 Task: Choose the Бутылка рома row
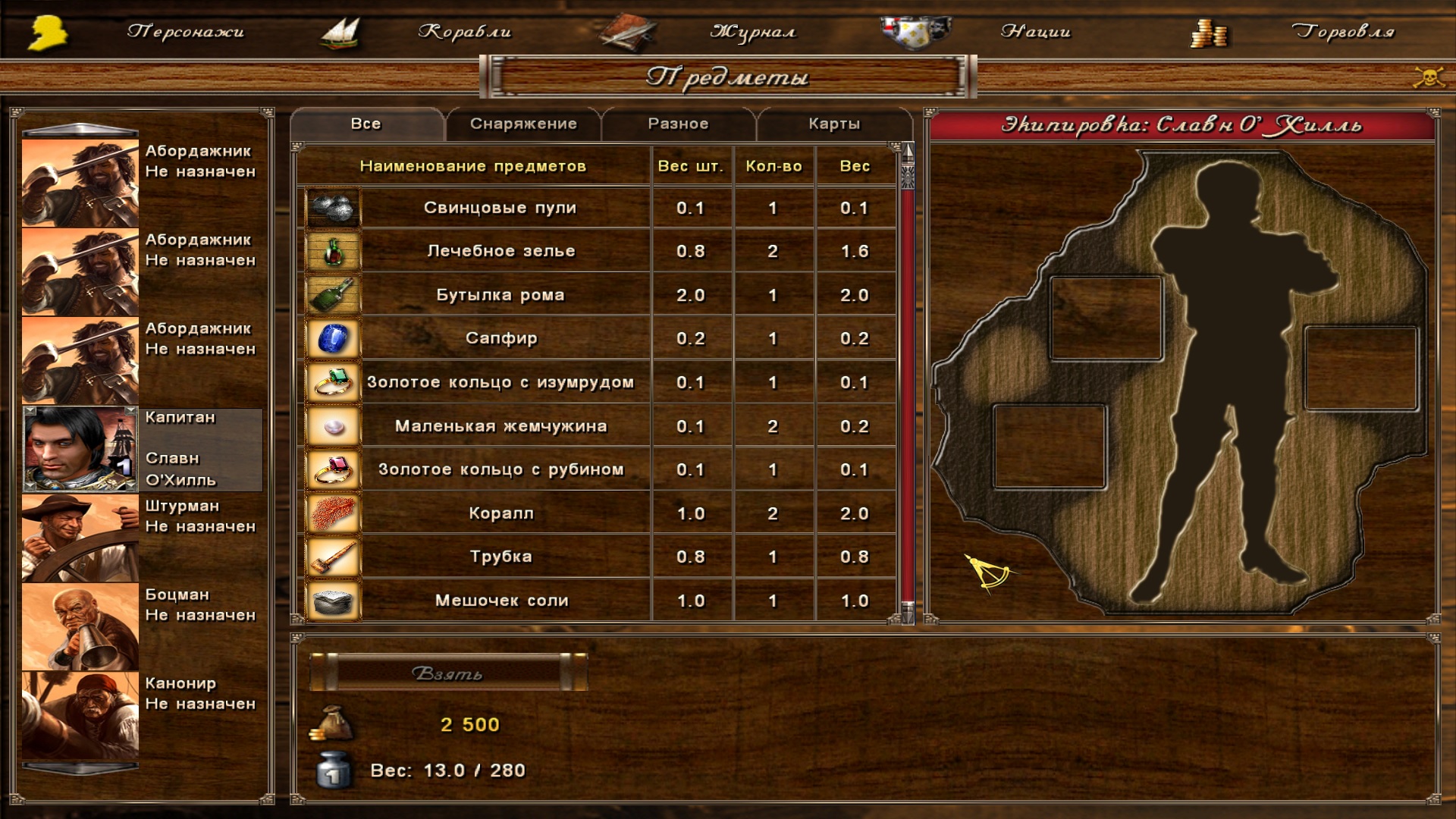point(500,295)
